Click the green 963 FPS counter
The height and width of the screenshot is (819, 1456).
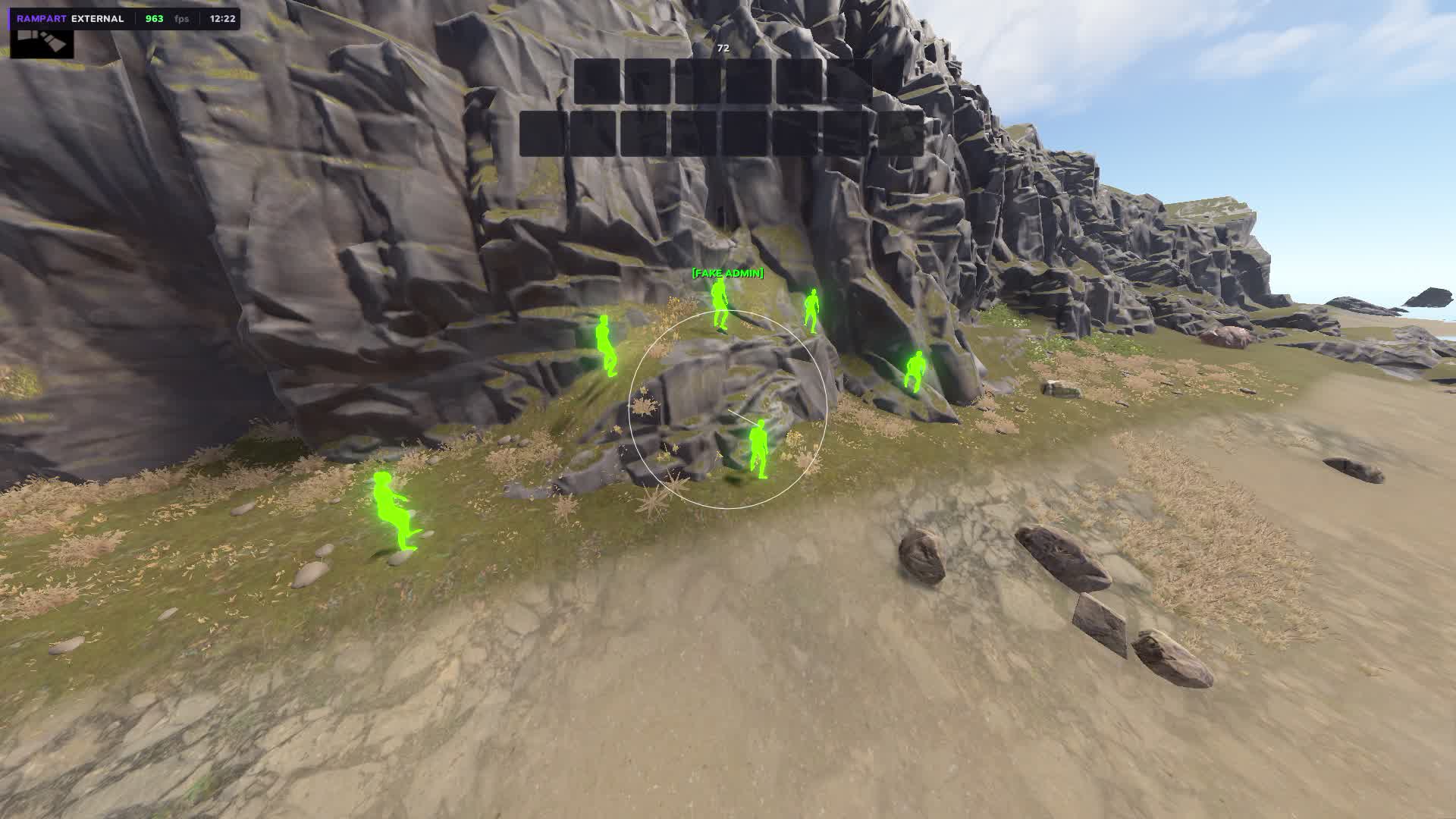point(155,17)
